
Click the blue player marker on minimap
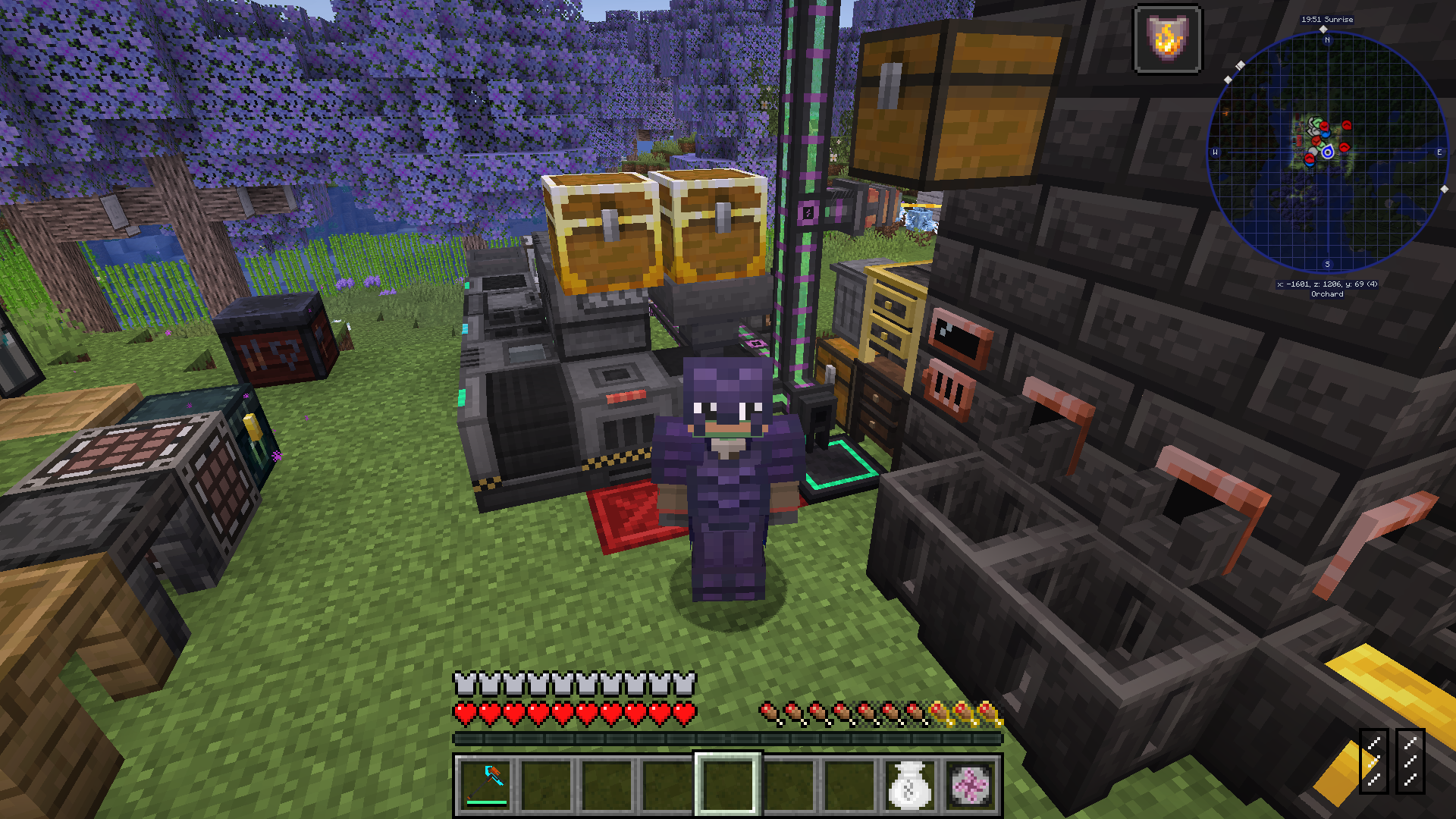[1328, 152]
